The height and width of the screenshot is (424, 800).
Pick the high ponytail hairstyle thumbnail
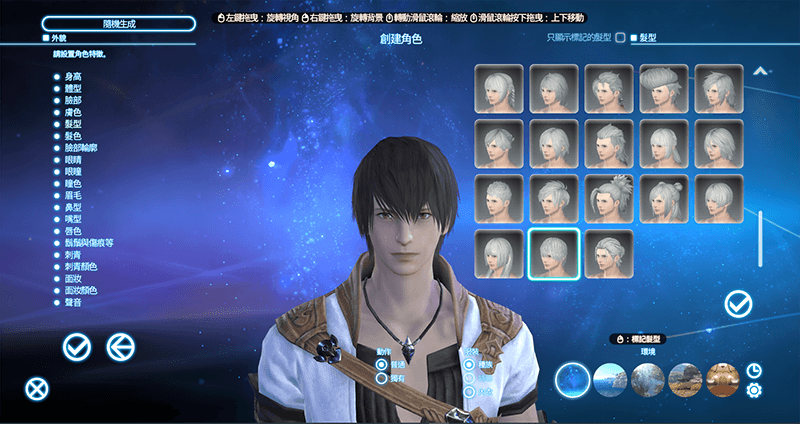(x=609, y=199)
